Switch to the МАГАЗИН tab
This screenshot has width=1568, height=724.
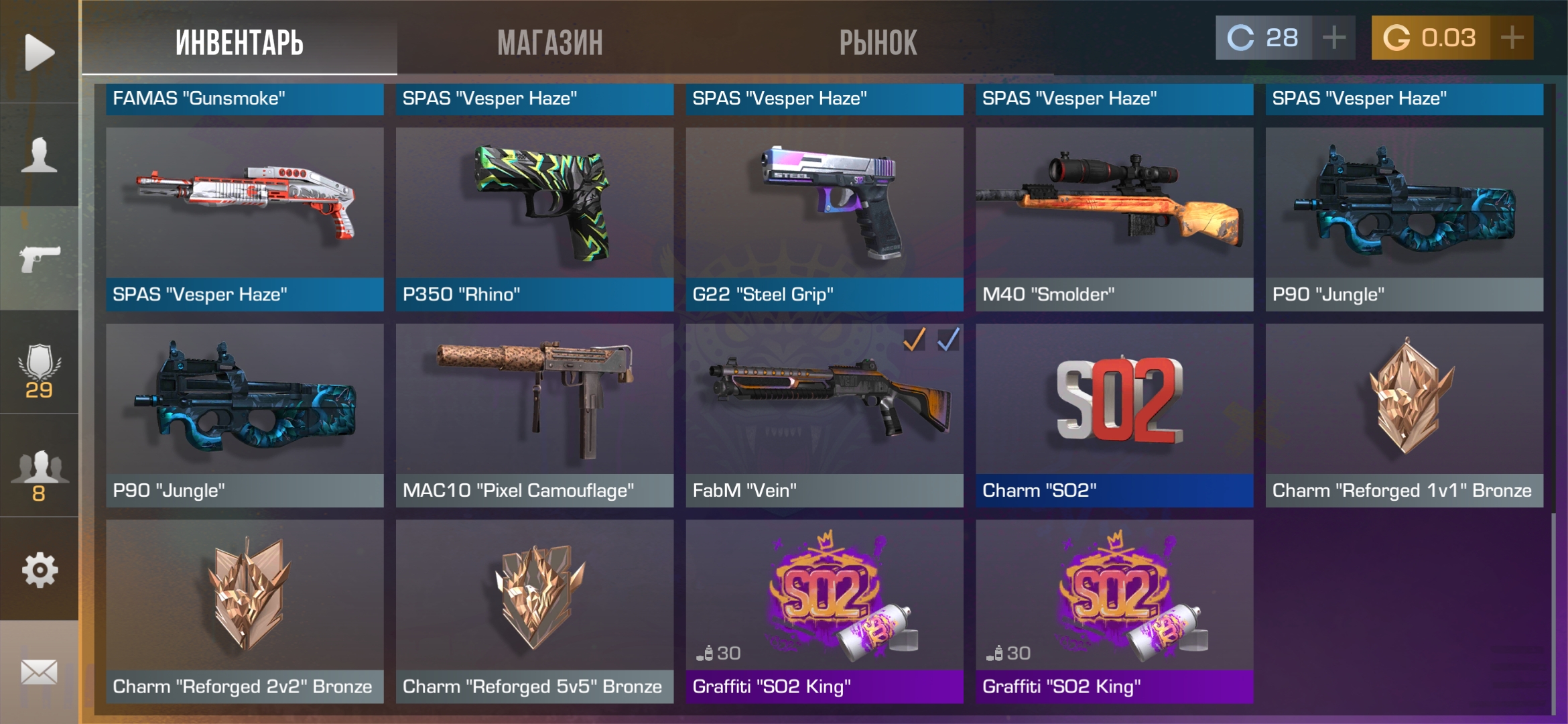point(549,42)
